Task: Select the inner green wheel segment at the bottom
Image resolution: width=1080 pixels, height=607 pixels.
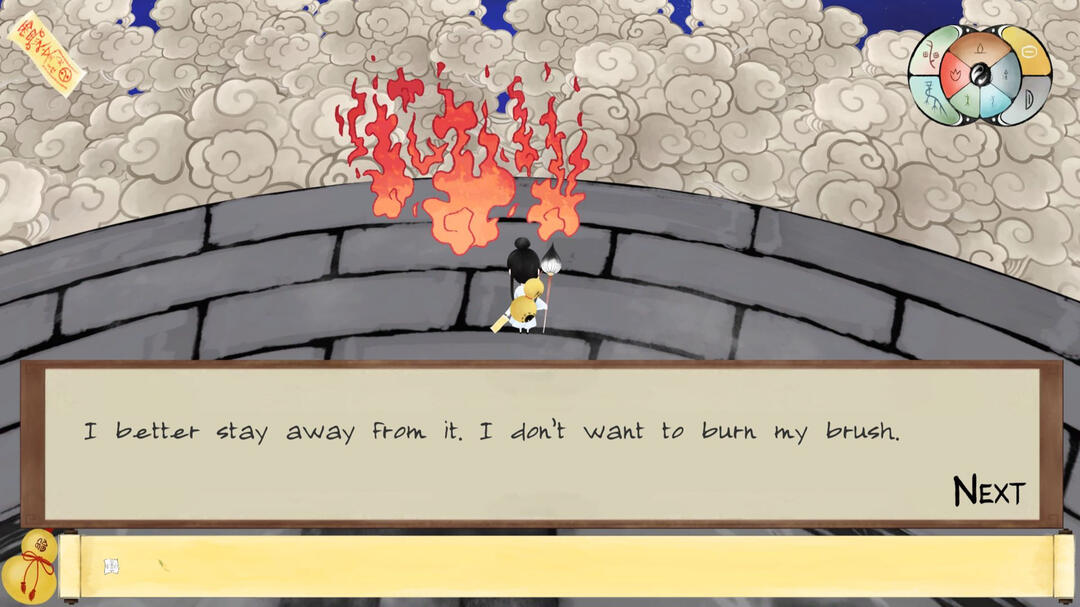Action: 965,99
